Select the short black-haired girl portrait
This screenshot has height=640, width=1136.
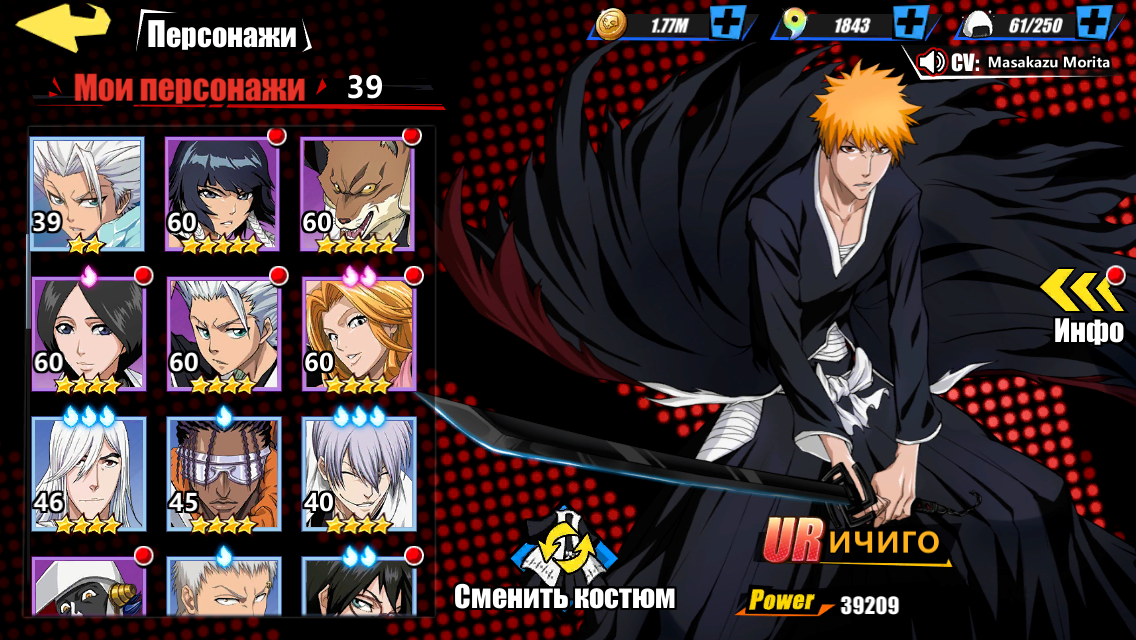point(88,333)
